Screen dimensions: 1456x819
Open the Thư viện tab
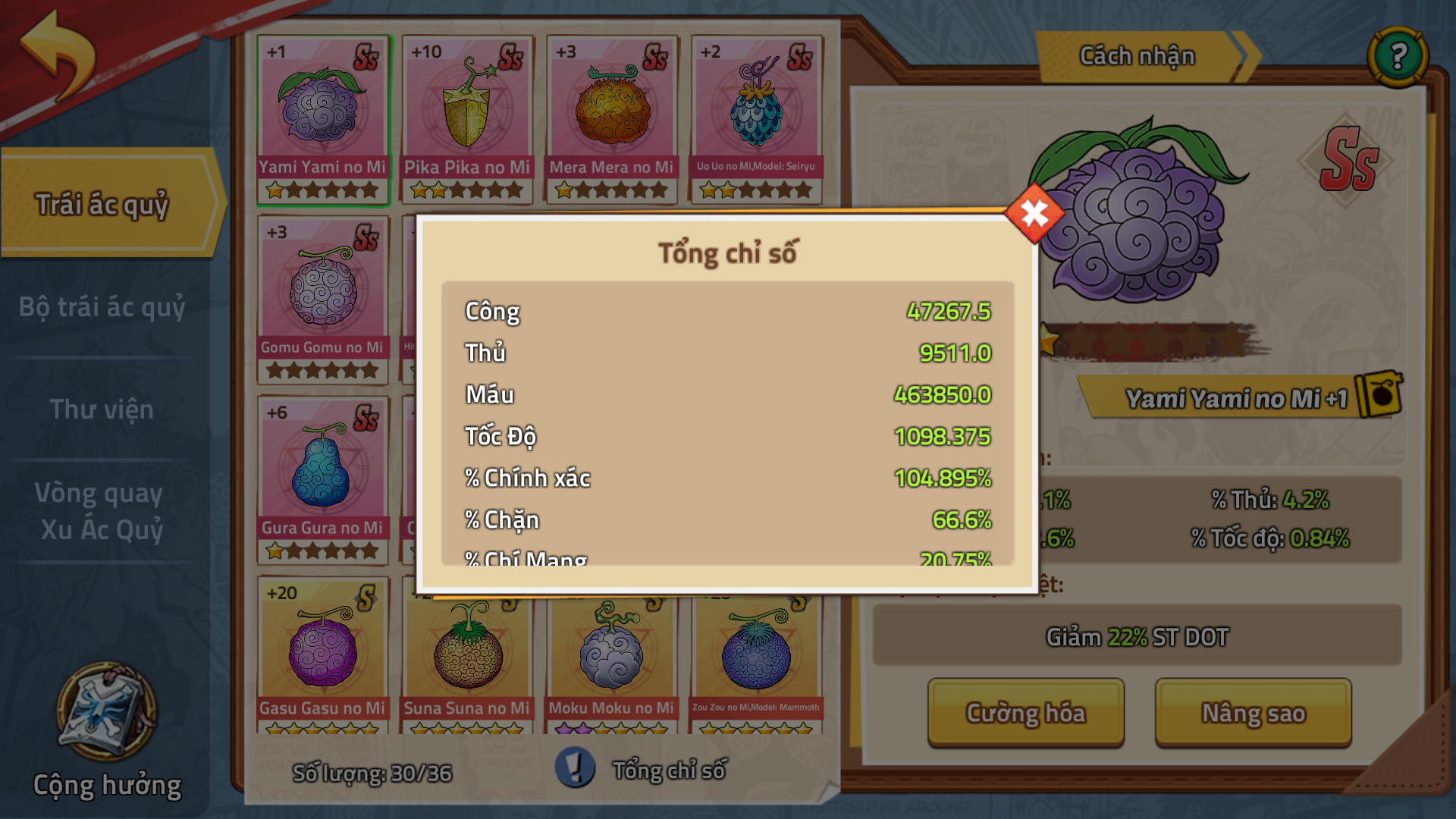[x=102, y=409]
